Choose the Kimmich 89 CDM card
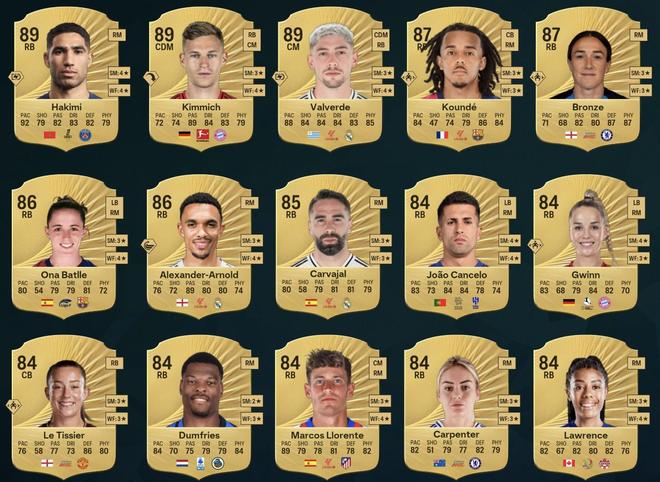This screenshot has width=660, height=482. pos(203,79)
